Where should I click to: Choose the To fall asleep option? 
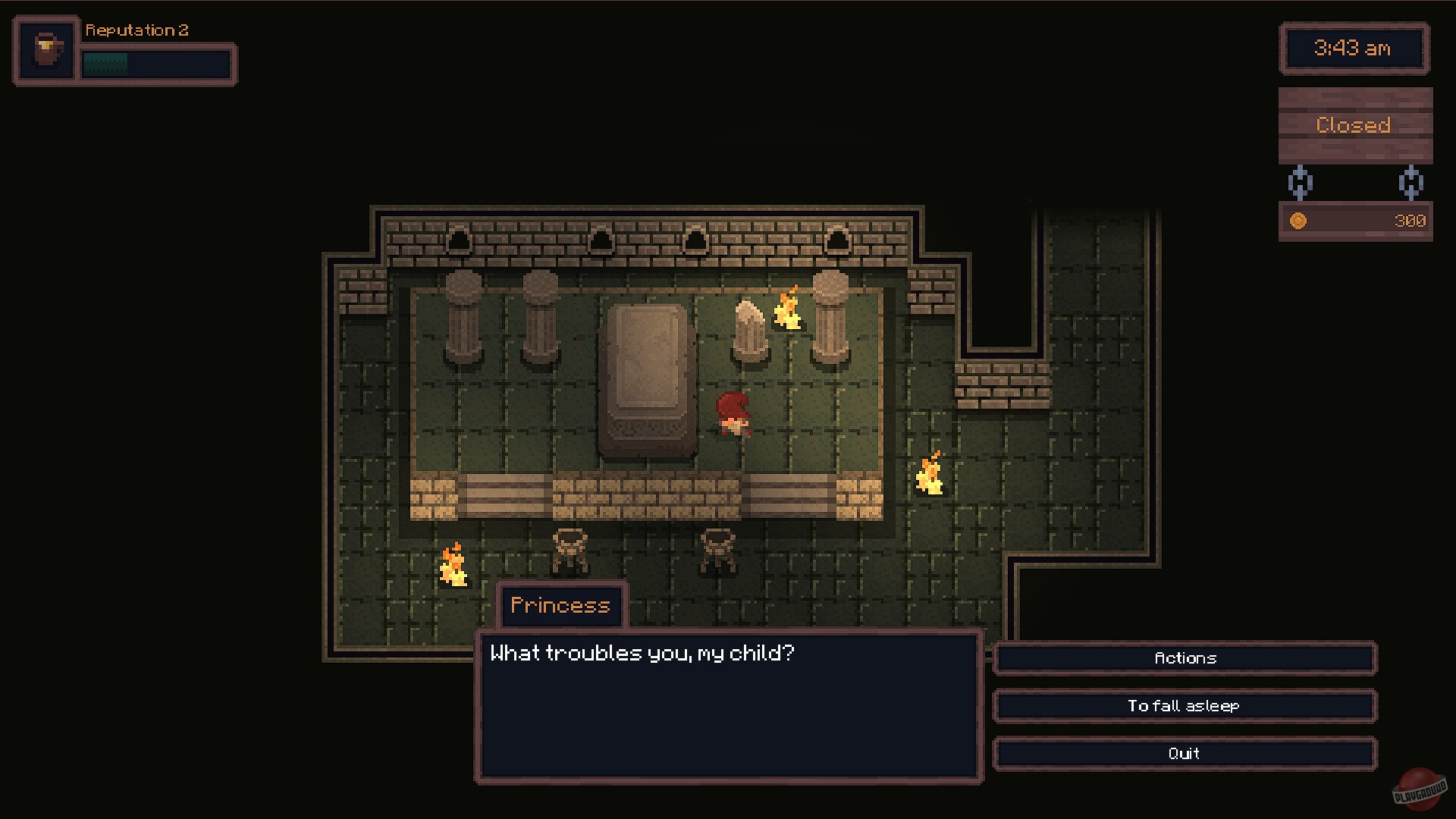[1185, 705]
